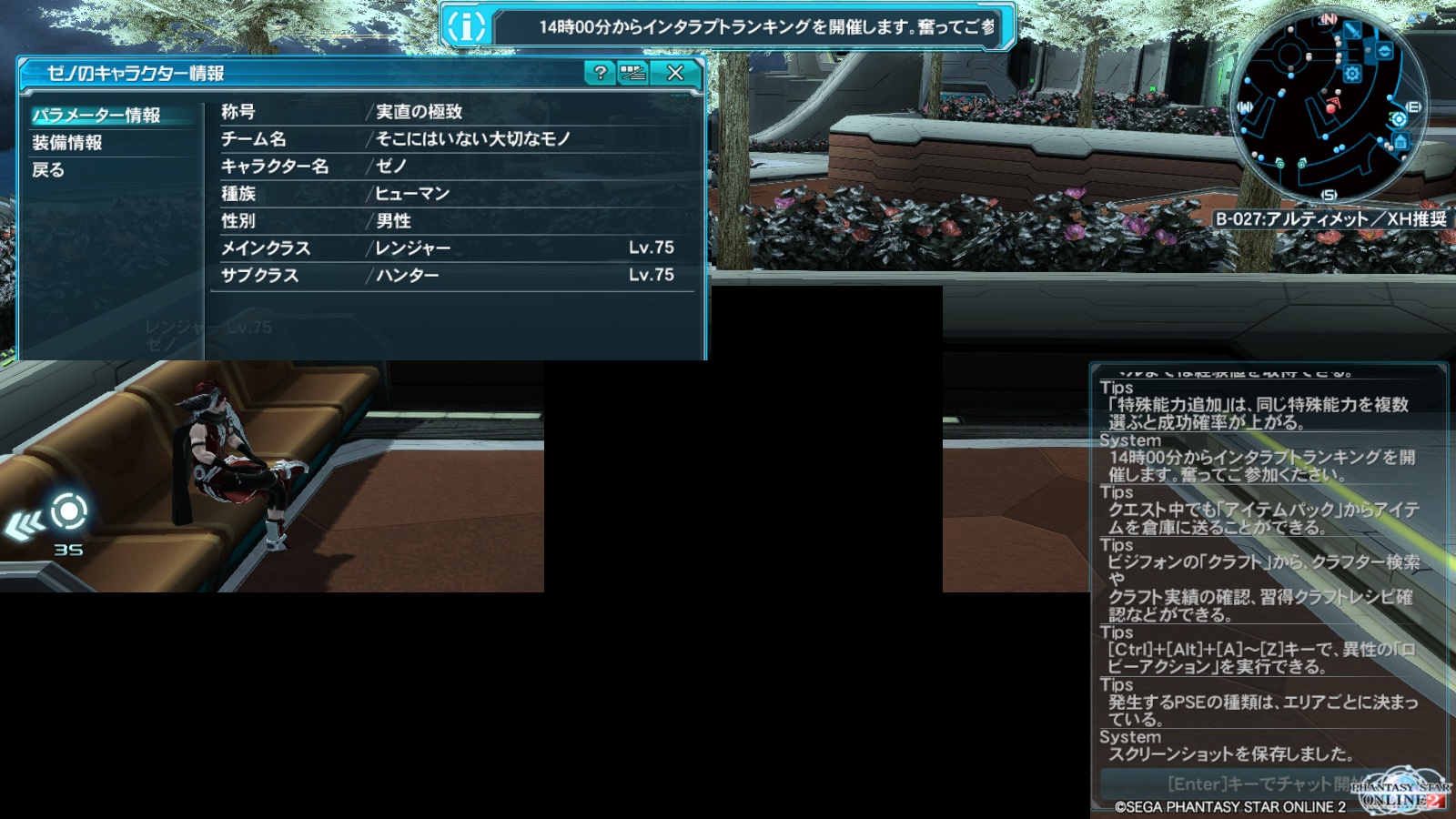The height and width of the screenshot is (819, 1456).
Task: Click the red player position marker on the minimap
Action: coord(1331,106)
